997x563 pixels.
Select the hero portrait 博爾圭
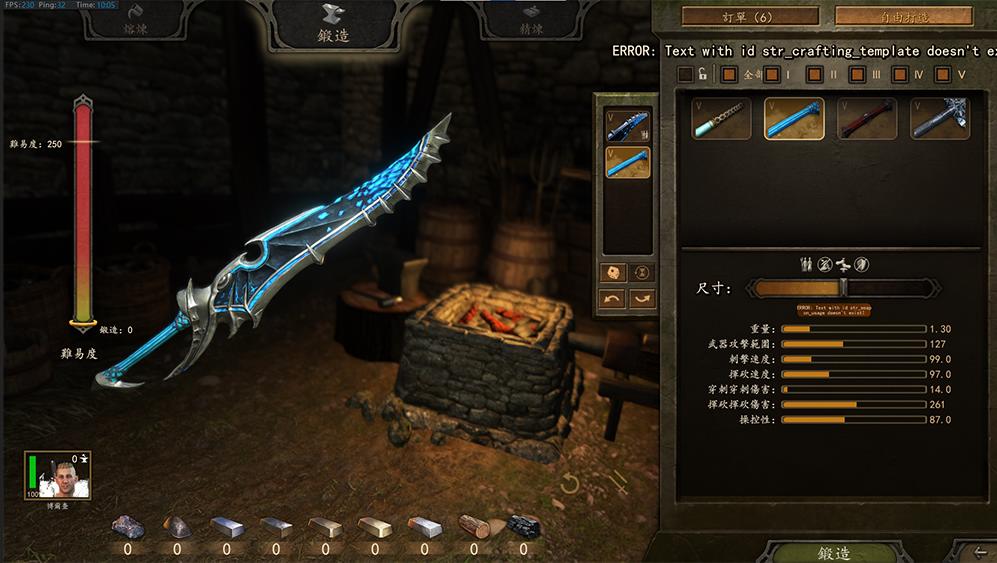tap(55, 476)
